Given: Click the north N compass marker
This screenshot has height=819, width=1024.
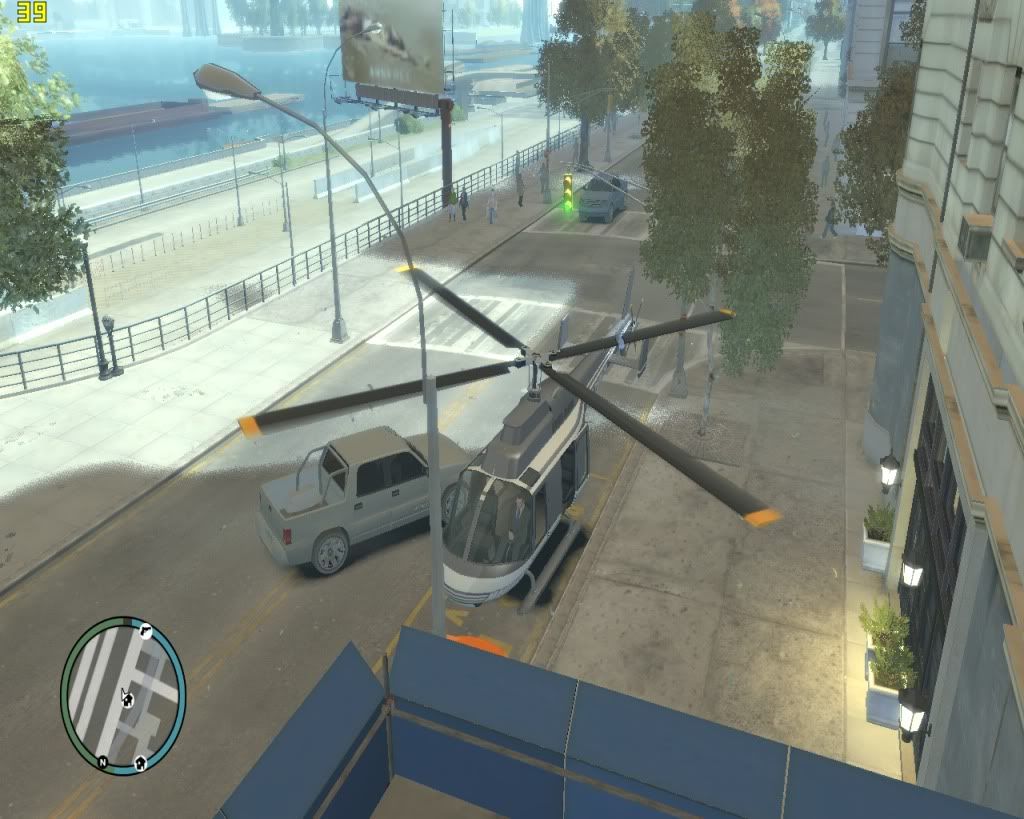Looking at the screenshot, I should click(x=102, y=762).
